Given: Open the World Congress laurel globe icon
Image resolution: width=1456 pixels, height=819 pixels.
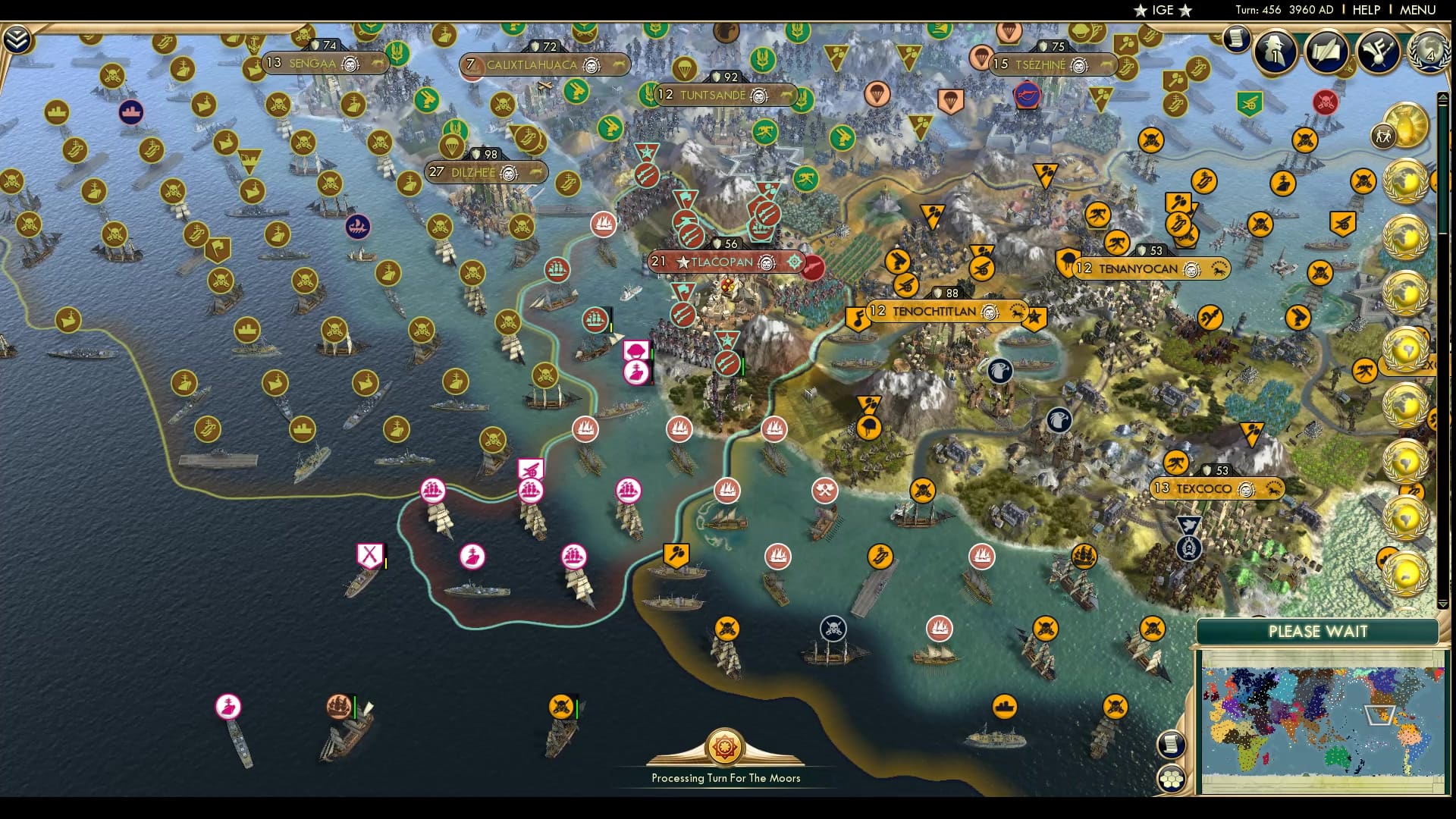Looking at the screenshot, I should (x=1429, y=53).
